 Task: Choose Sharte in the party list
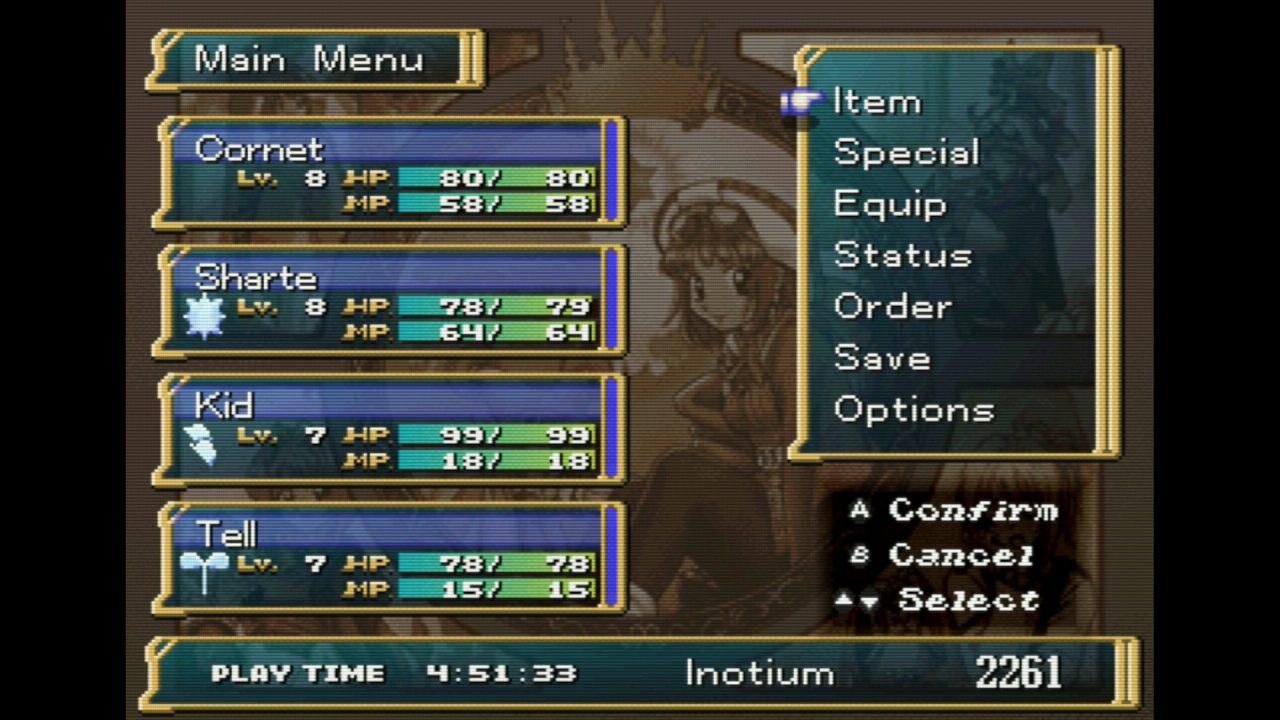pyautogui.click(x=390, y=301)
